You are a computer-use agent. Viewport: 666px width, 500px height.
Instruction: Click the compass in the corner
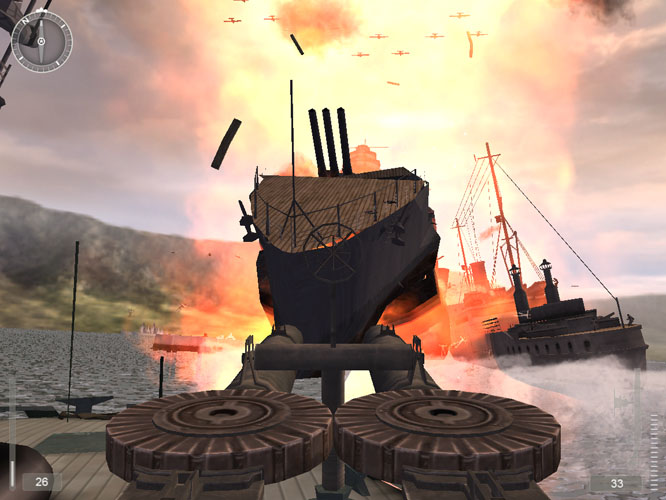click(x=41, y=41)
